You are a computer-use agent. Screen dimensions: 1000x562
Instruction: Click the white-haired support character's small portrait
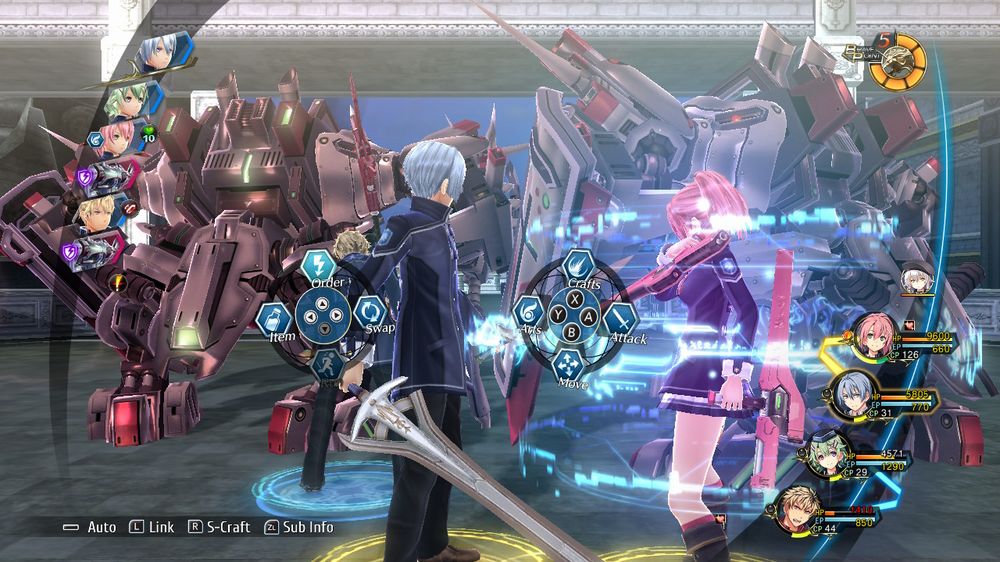click(x=916, y=280)
